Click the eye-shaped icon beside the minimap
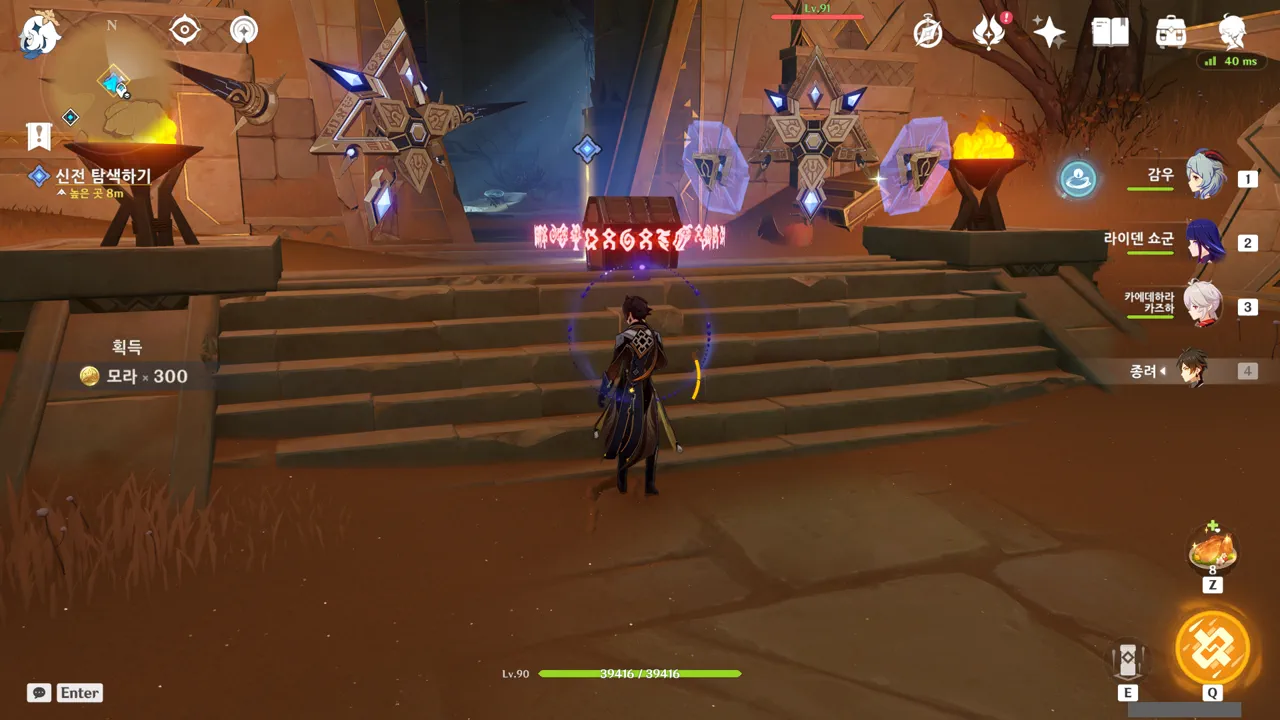The height and width of the screenshot is (720, 1280). pyautogui.click(x=185, y=31)
